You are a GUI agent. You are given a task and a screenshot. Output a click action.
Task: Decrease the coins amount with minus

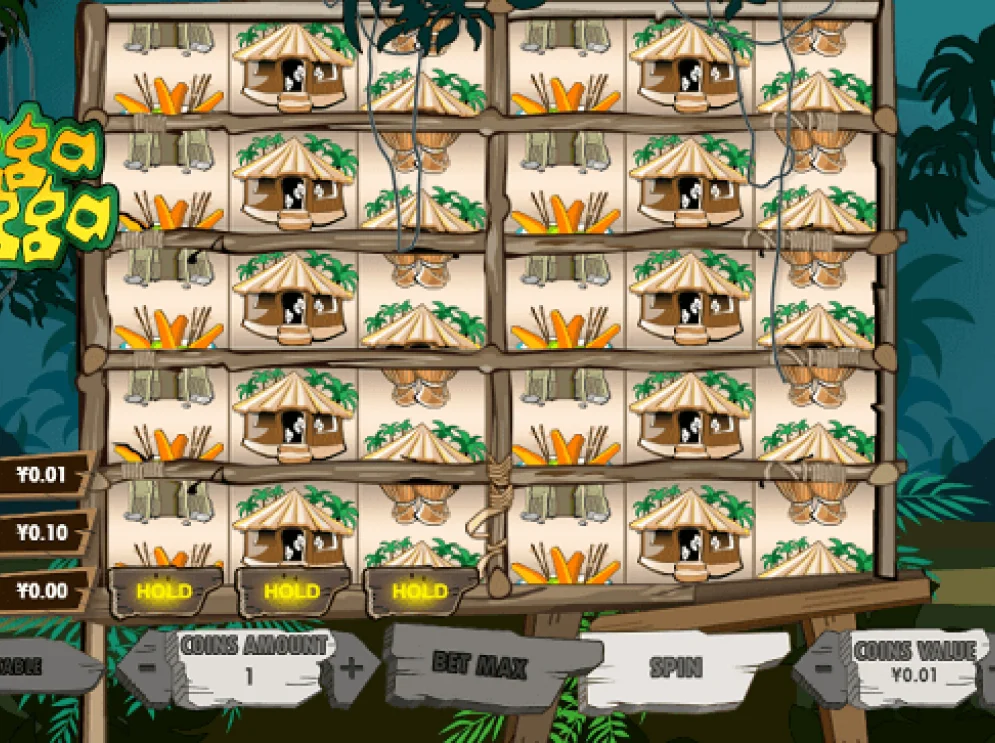147,667
